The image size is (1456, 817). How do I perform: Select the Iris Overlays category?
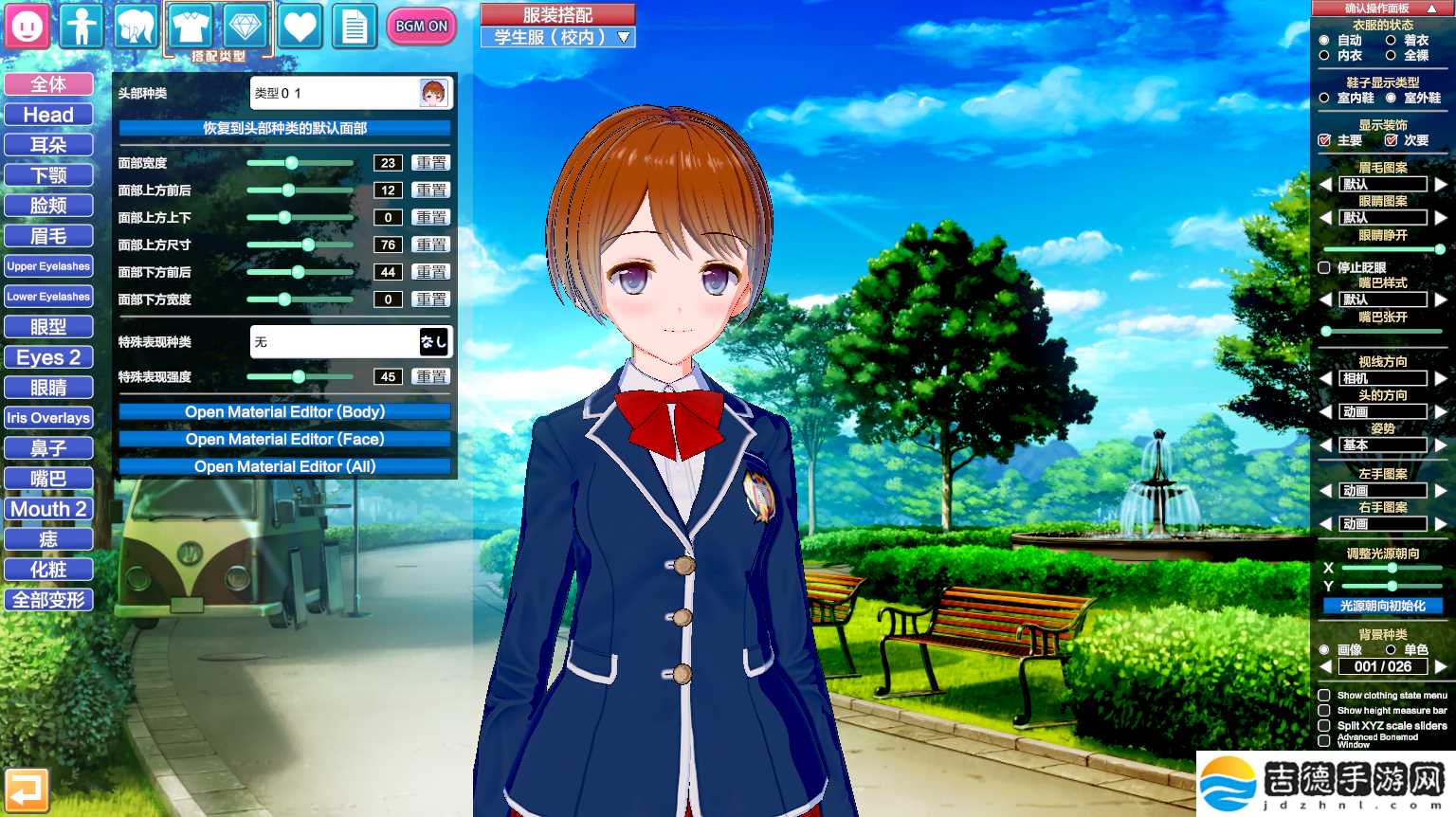[48, 418]
